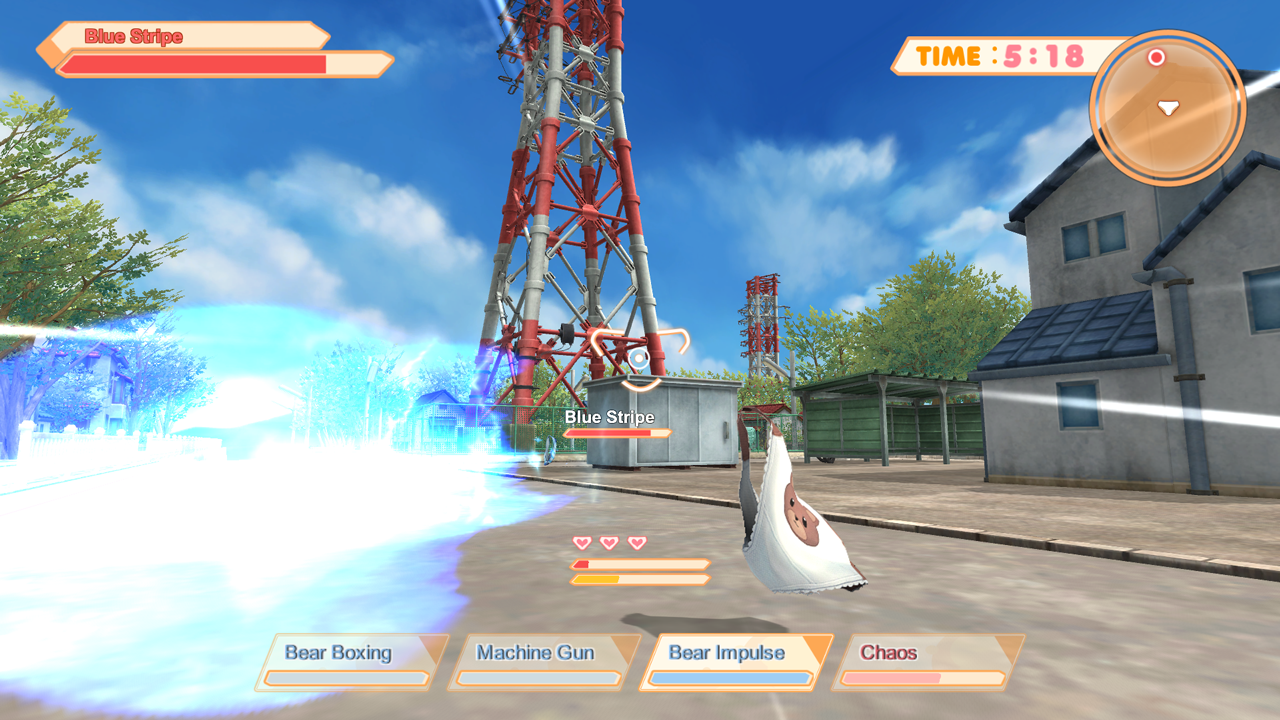Click the small camera icon beside the targeting reticle
The width and height of the screenshot is (1280, 720).
637,358
